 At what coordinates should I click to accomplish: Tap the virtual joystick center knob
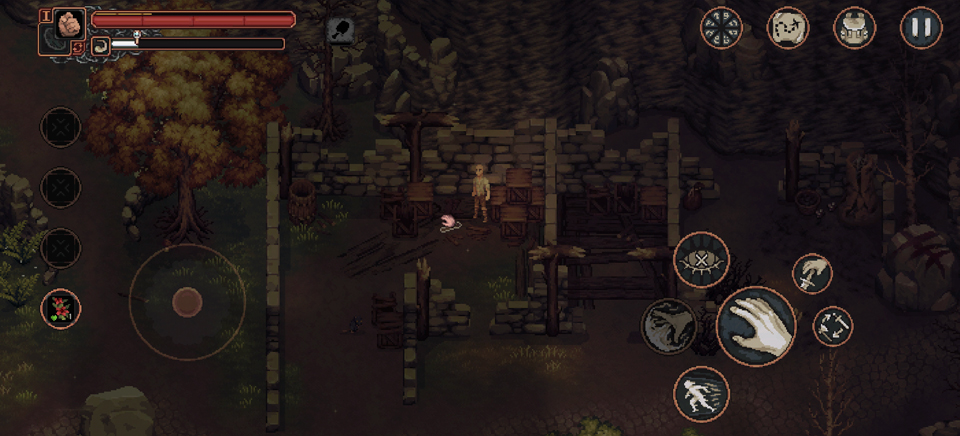(x=187, y=301)
